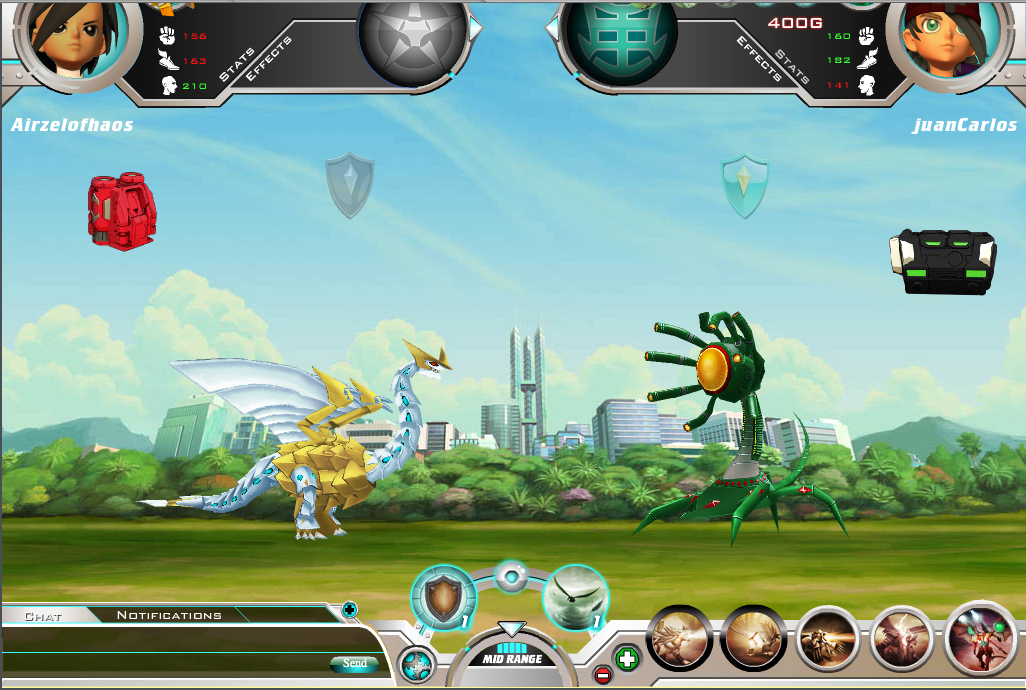The image size is (1026, 690).
Task: Expand the chat panel with the plus icon
Action: coord(349,608)
